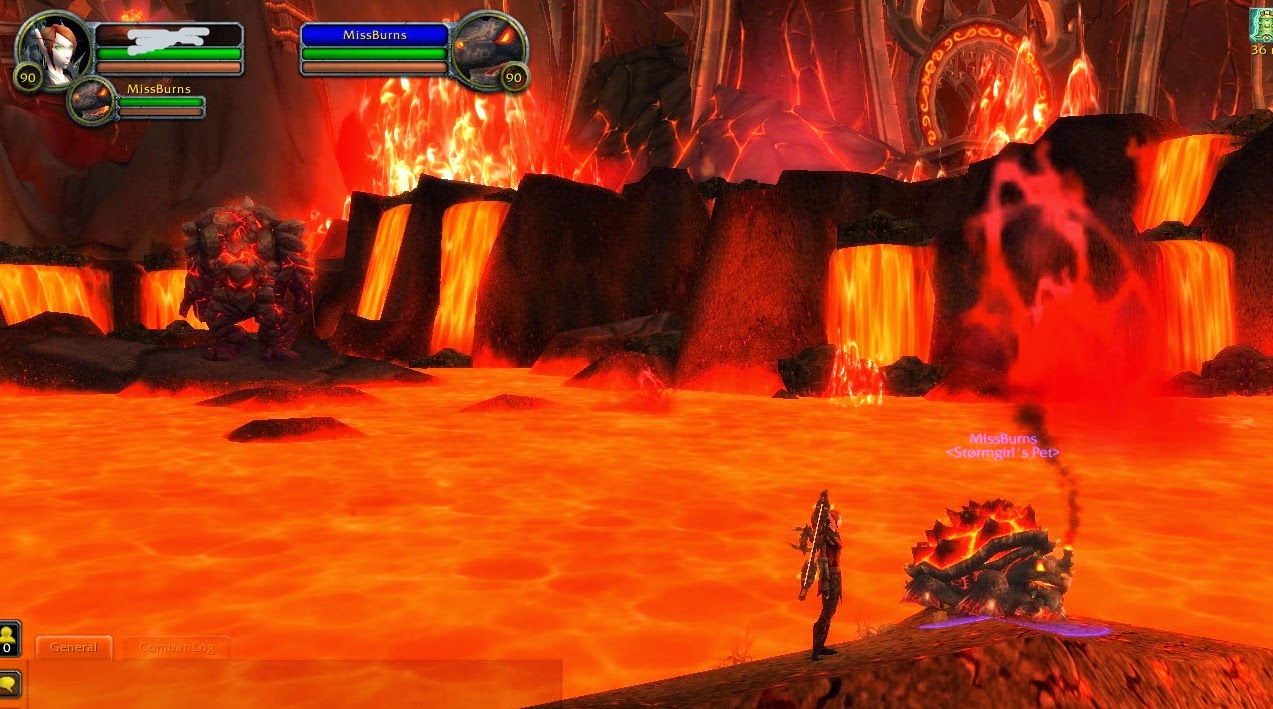
Task: Open the social friends list button
Action: pos(9,635)
